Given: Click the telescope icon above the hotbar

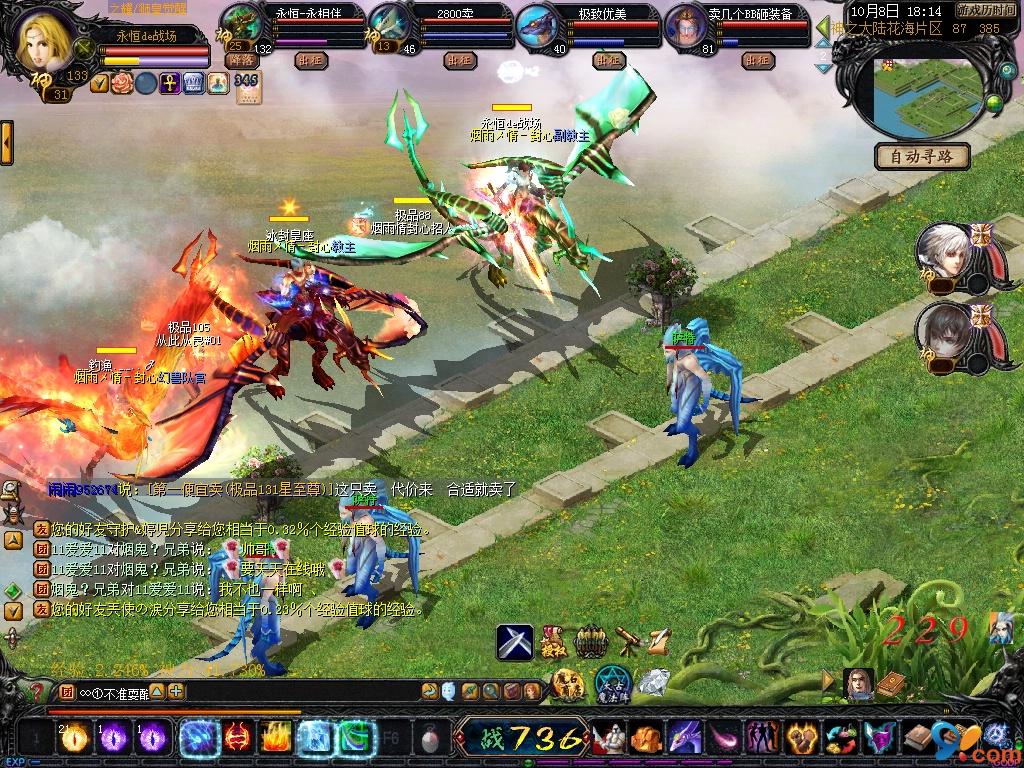Looking at the screenshot, I should (626, 640).
